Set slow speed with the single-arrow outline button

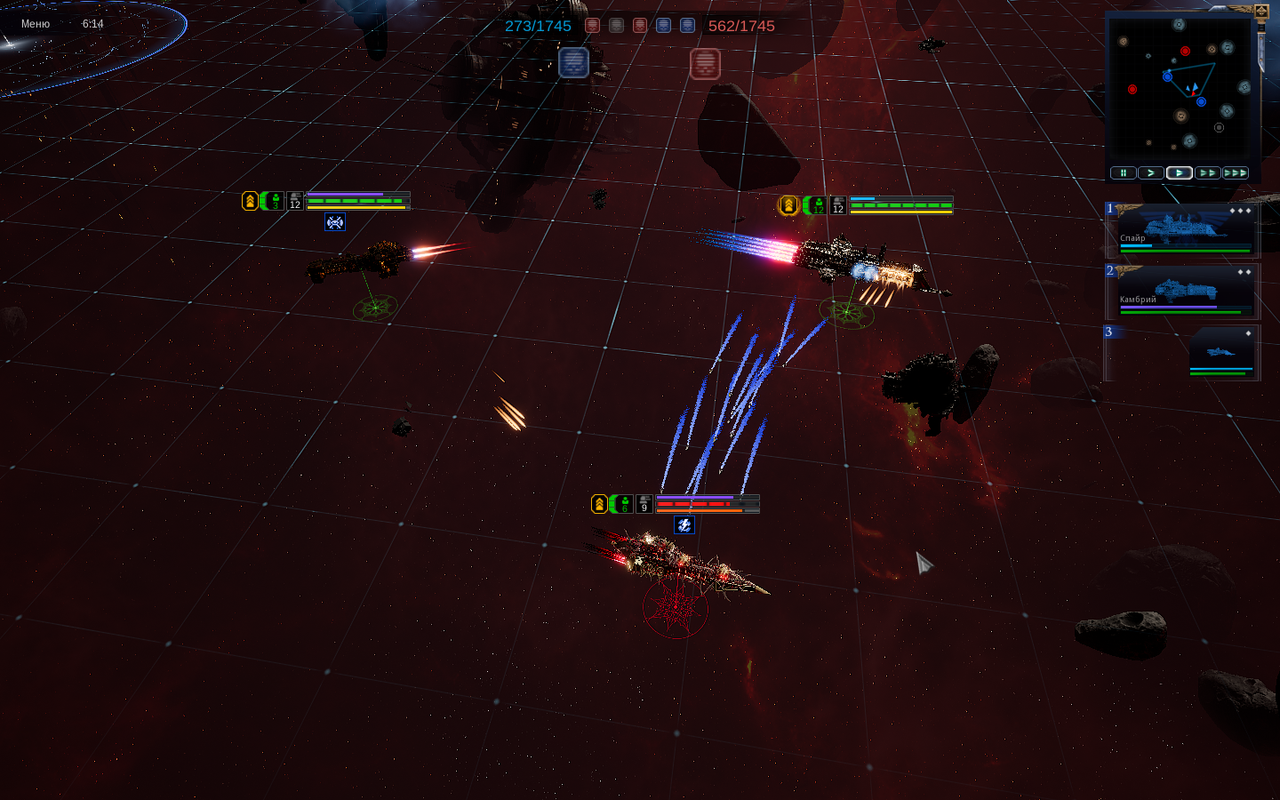click(1151, 173)
